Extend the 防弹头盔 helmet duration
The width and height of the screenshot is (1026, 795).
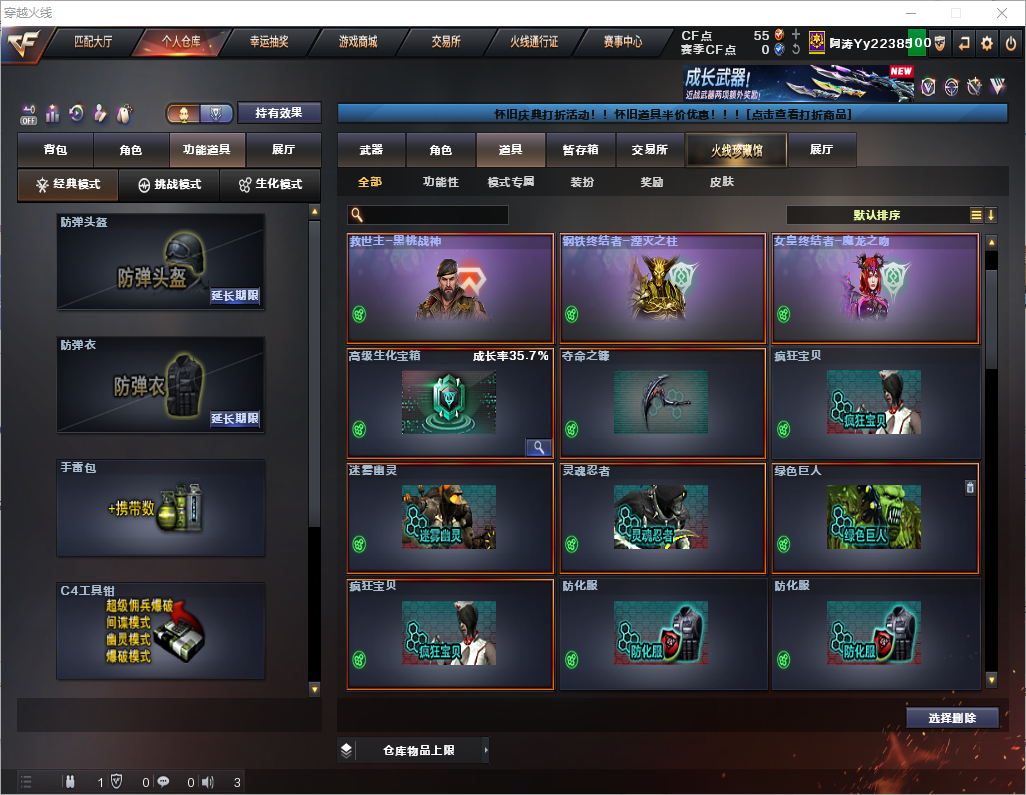[235, 296]
